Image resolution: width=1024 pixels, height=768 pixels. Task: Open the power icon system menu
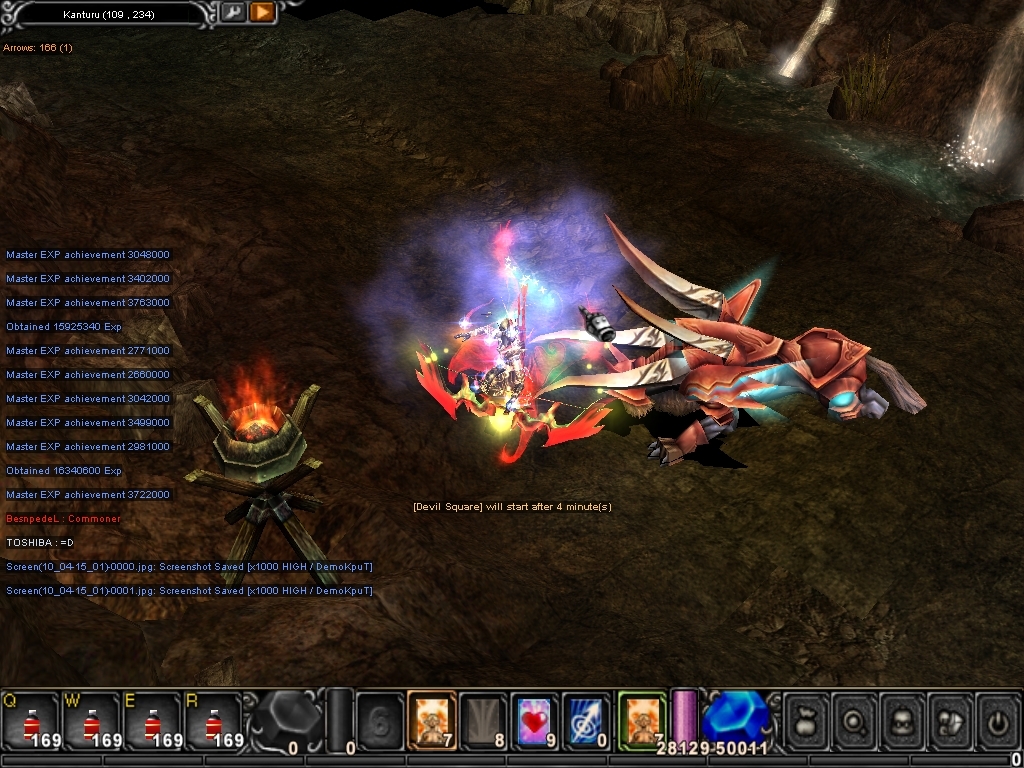[998, 720]
